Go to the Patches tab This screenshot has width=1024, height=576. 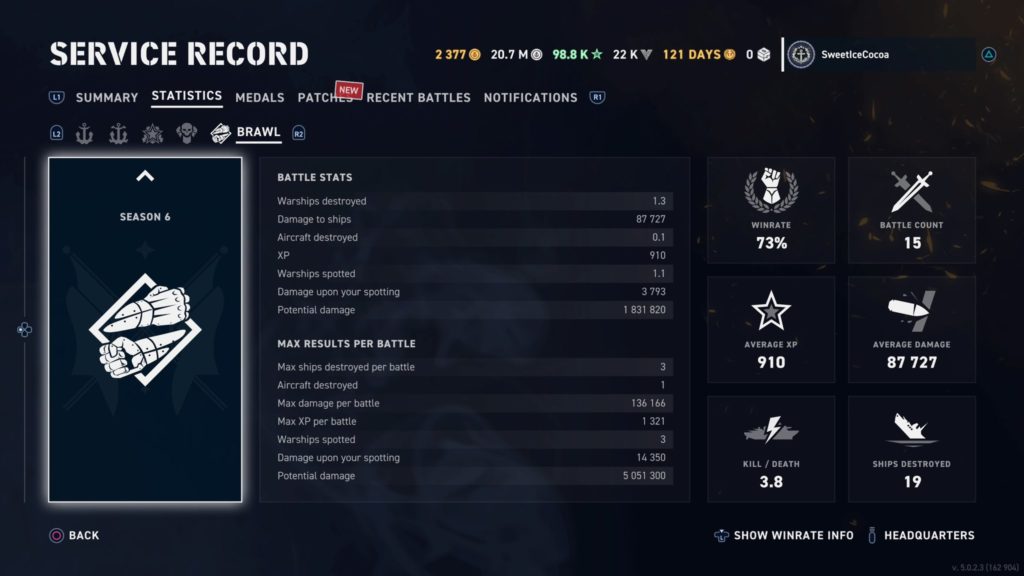[x=324, y=98]
